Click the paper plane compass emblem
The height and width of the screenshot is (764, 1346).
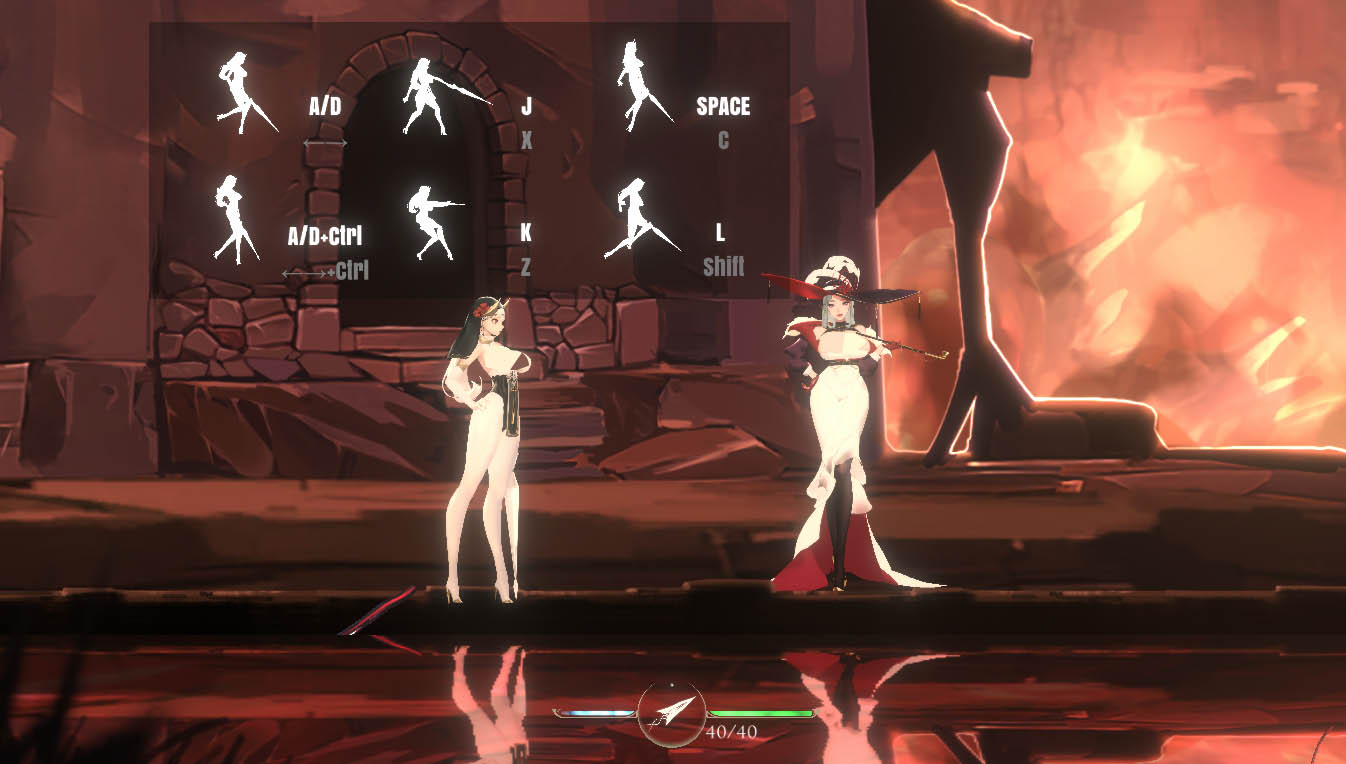click(x=672, y=716)
